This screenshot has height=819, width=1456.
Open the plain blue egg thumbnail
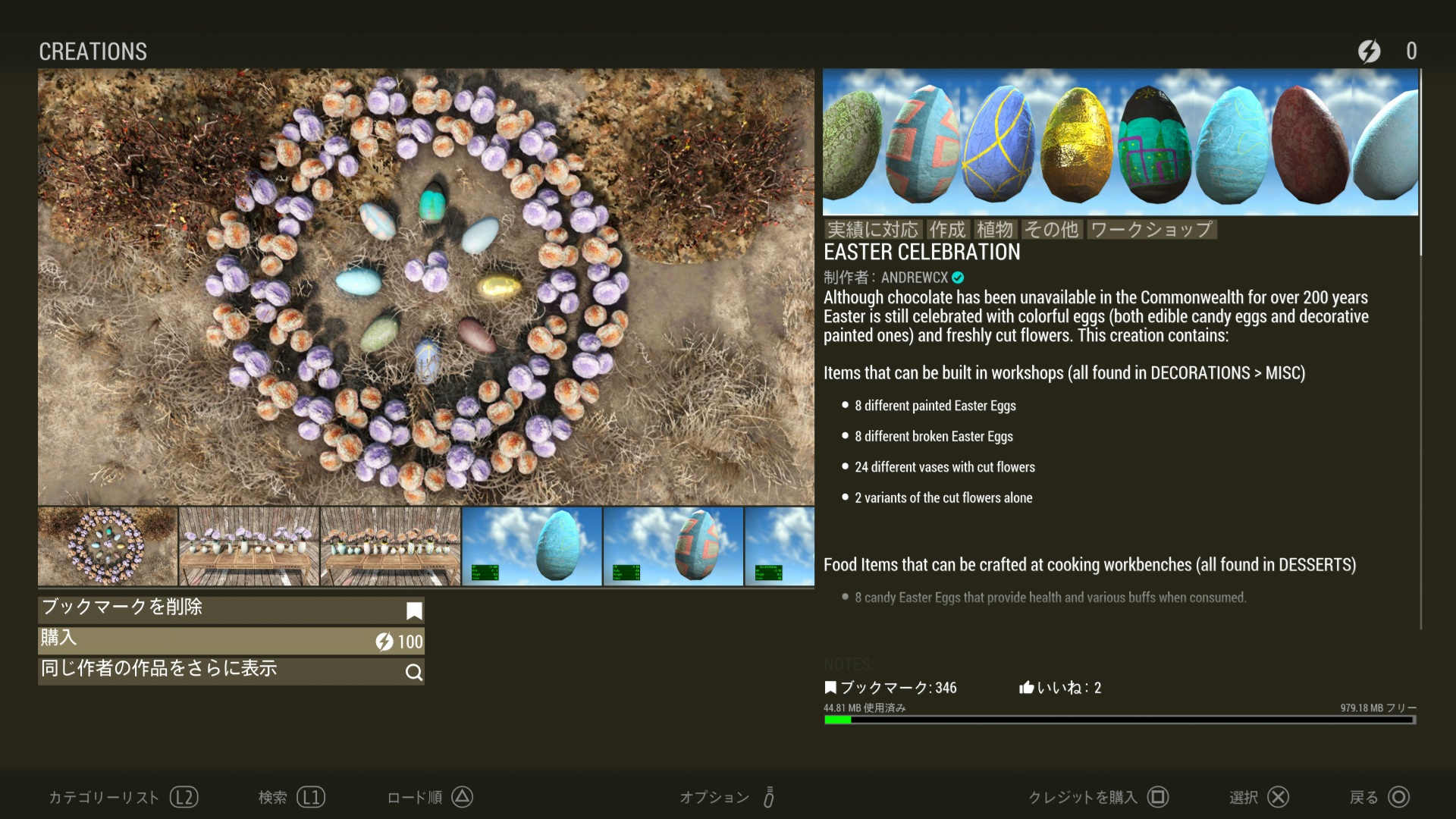click(x=532, y=546)
